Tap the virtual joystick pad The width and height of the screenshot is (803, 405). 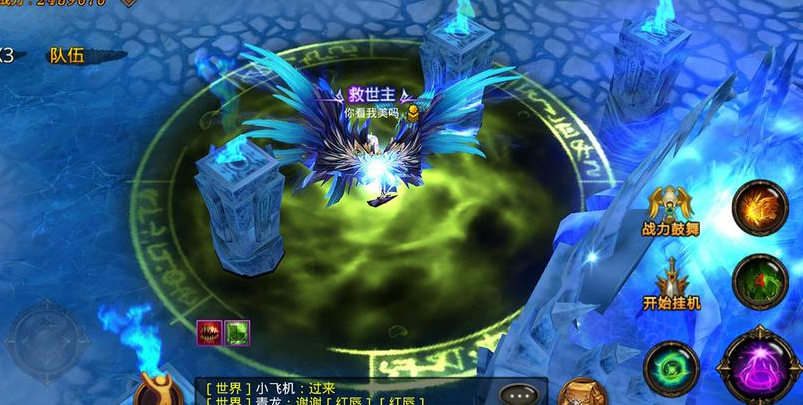pos(47,341)
